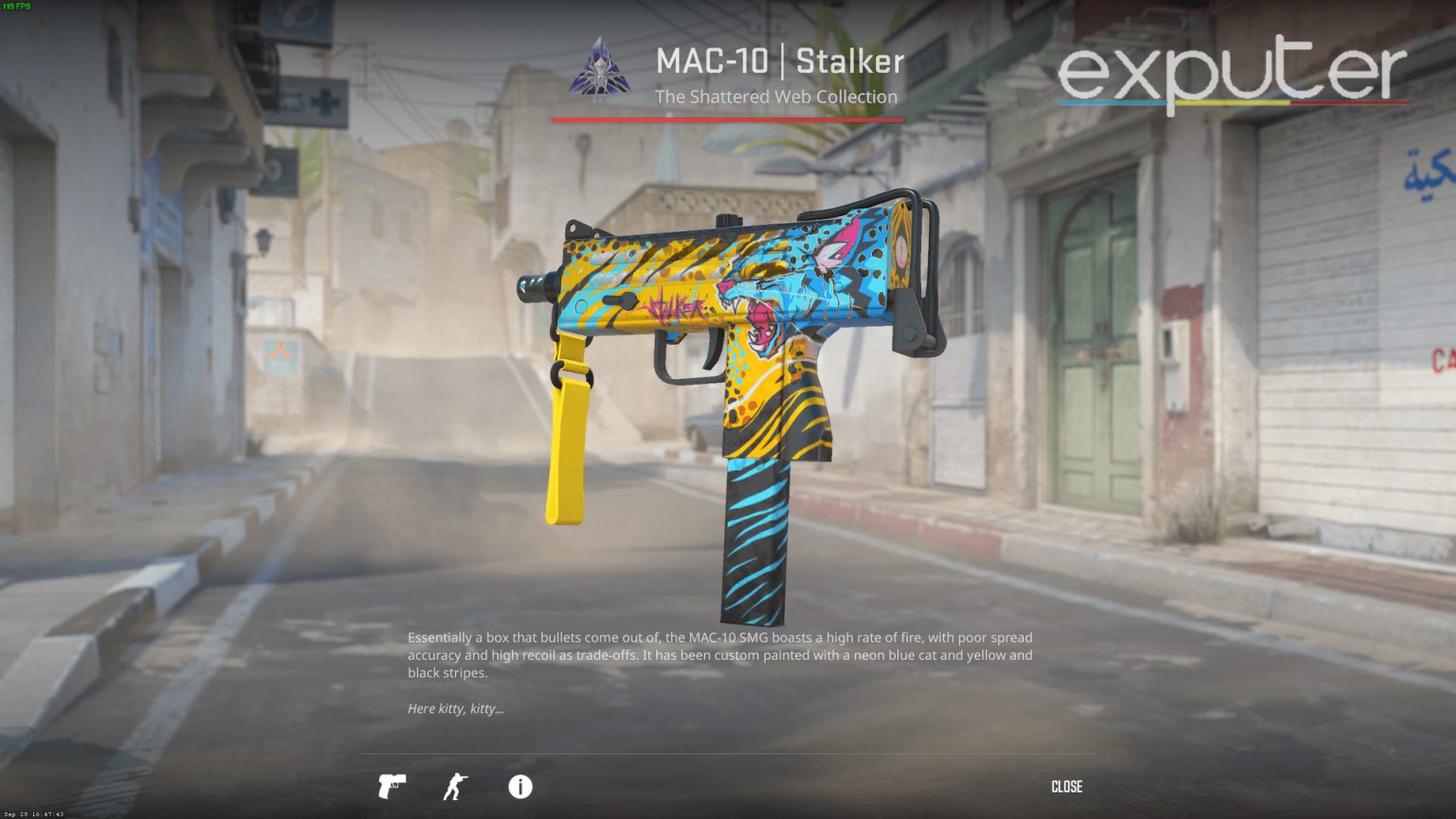Open the circular info icon
Viewport: 1456px width, 819px height.
pyautogui.click(x=519, y=787)
